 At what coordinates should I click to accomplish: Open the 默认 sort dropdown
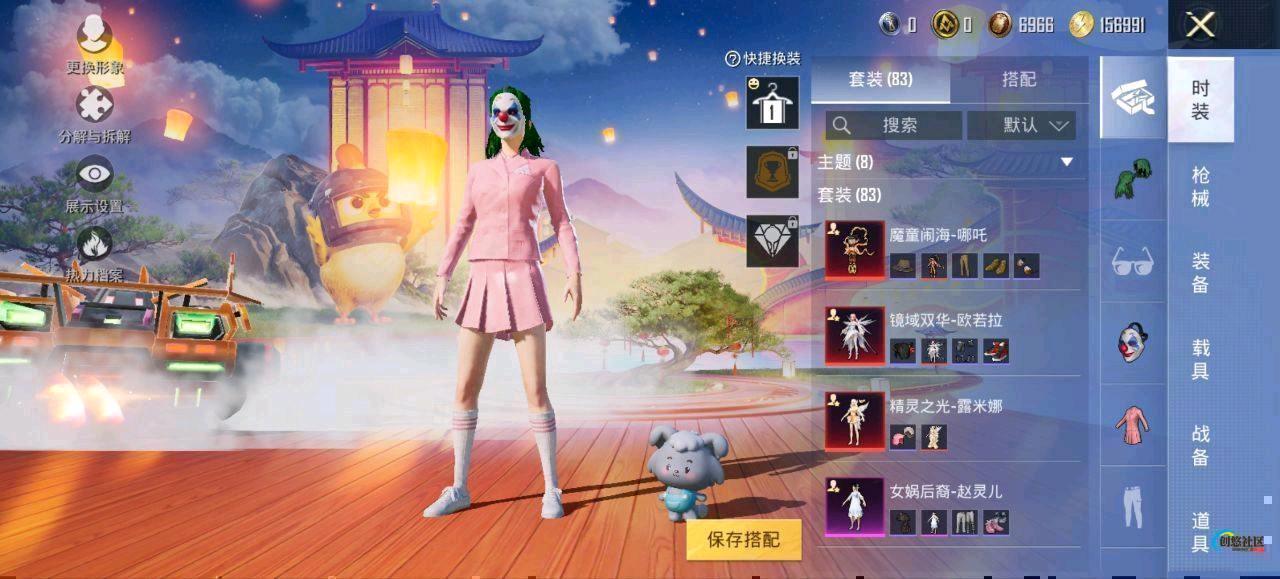(x=1035, y=125)
